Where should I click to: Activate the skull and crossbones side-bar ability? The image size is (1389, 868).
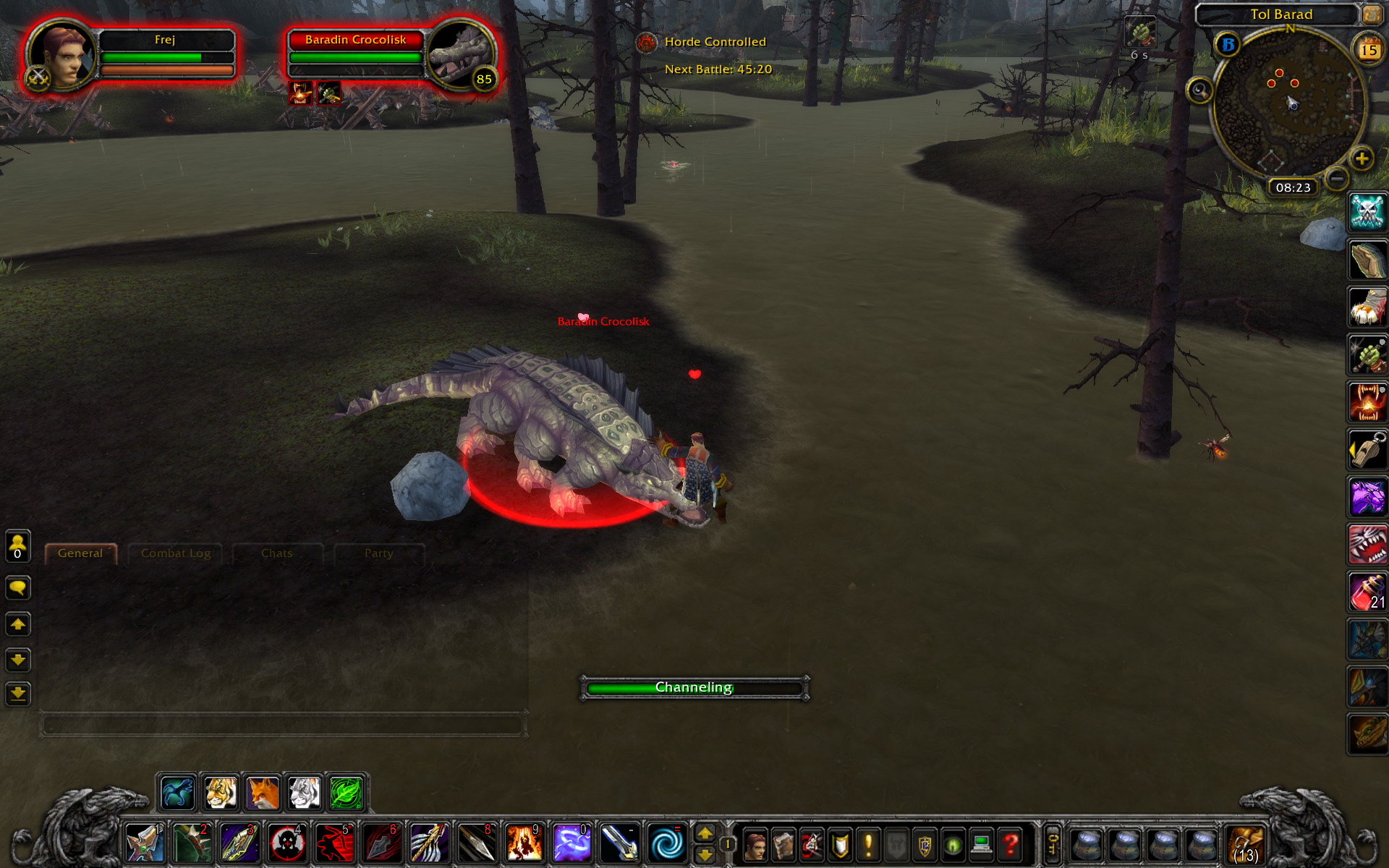click(1367, 213)
